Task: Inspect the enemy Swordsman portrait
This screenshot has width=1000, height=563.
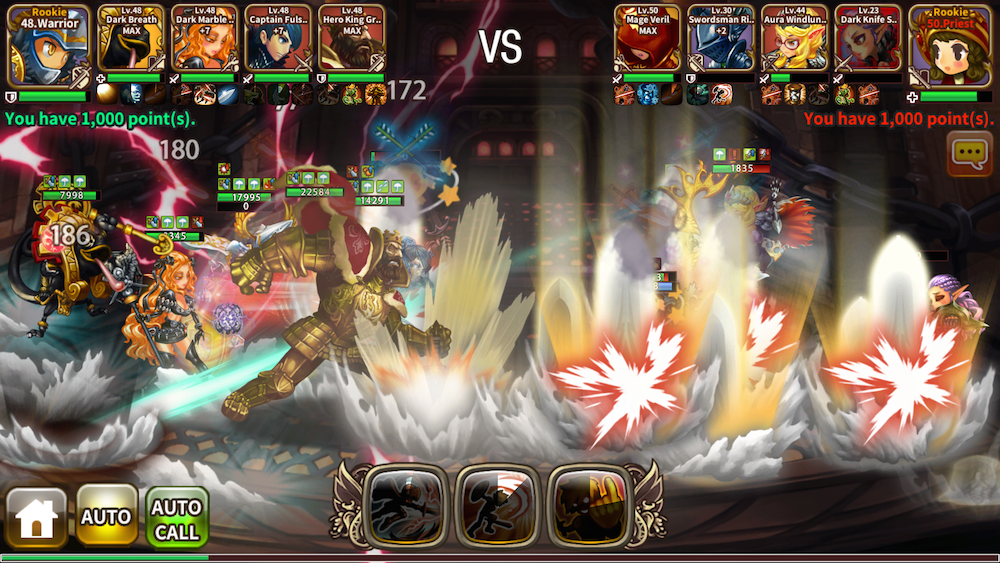Action: pyautogui.click(x=720, y=38)
